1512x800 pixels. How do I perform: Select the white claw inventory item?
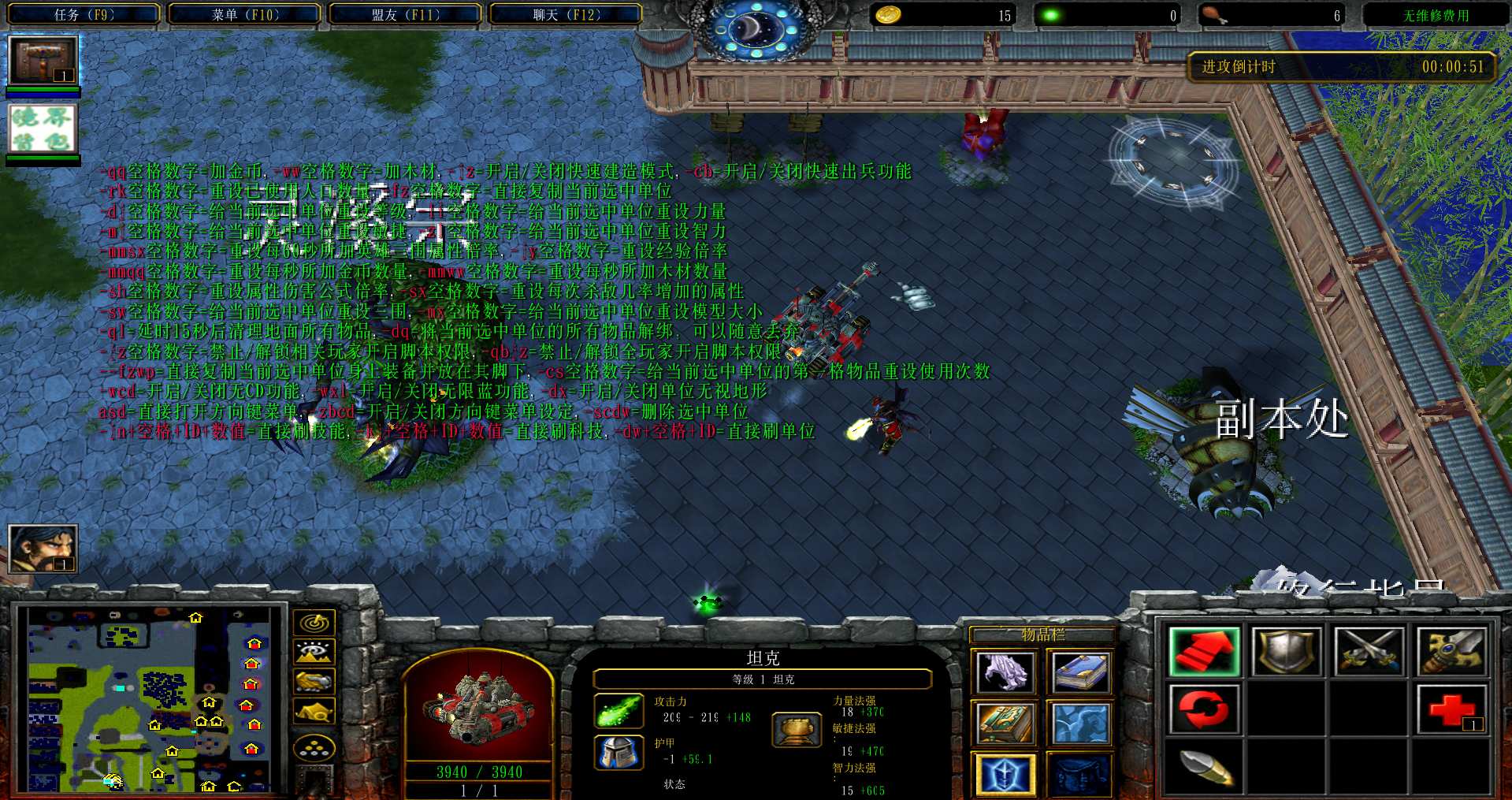1004,672
